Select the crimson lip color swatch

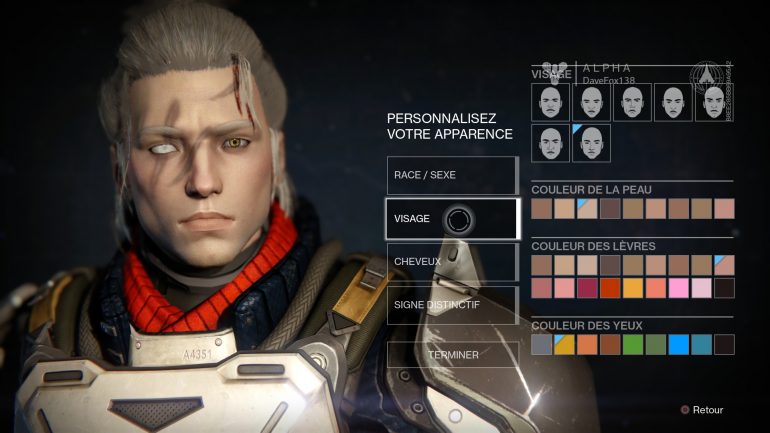(587, 288)
